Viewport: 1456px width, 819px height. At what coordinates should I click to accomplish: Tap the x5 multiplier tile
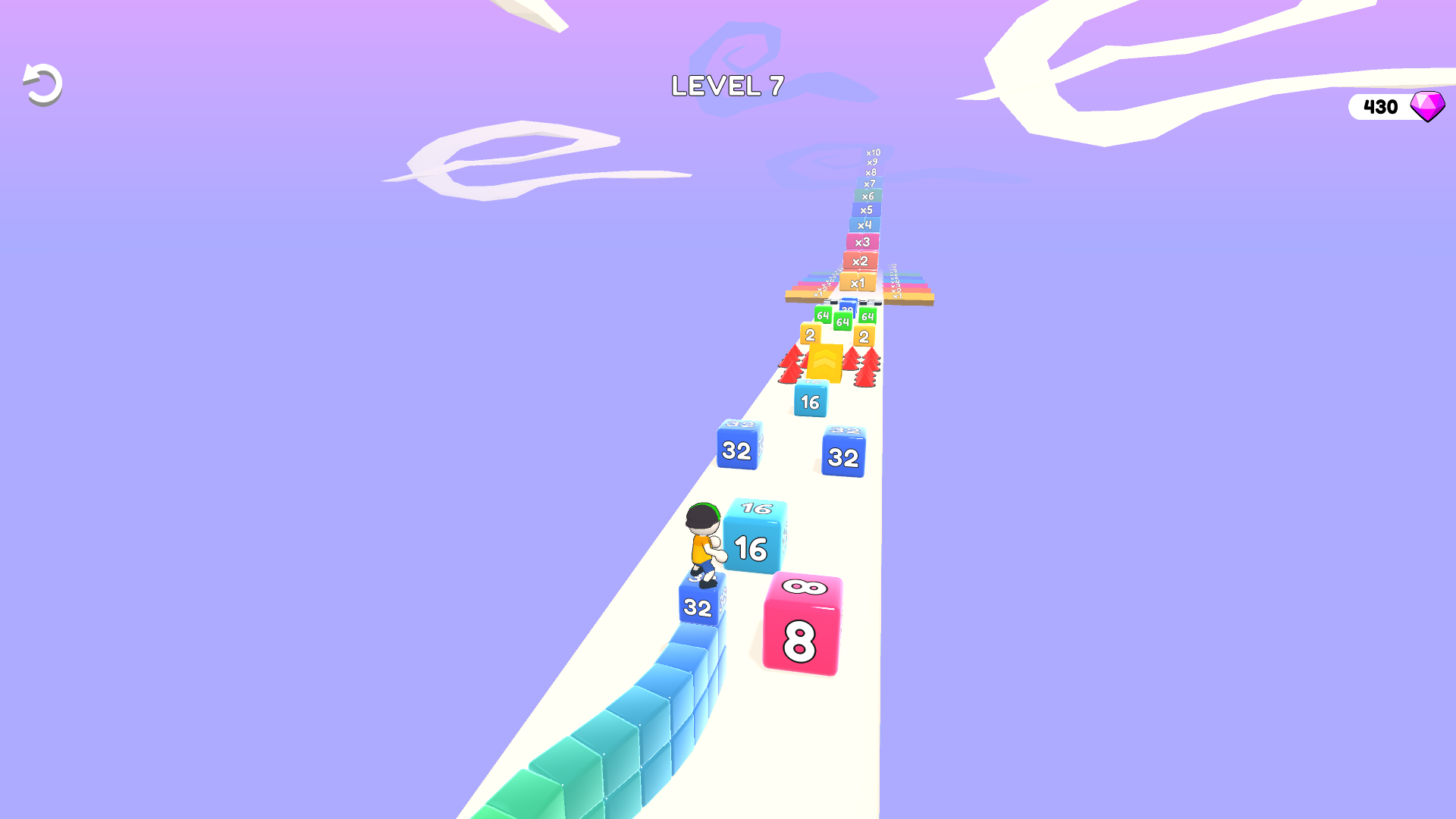click(866, 208)
